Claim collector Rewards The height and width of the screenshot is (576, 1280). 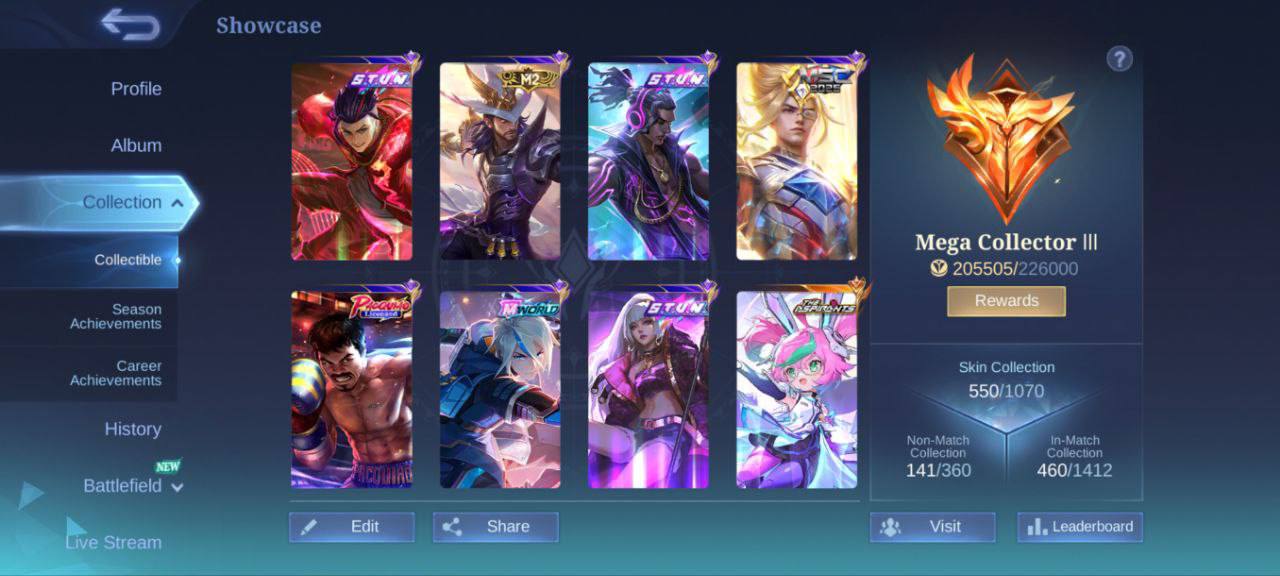click(1006, 301)
